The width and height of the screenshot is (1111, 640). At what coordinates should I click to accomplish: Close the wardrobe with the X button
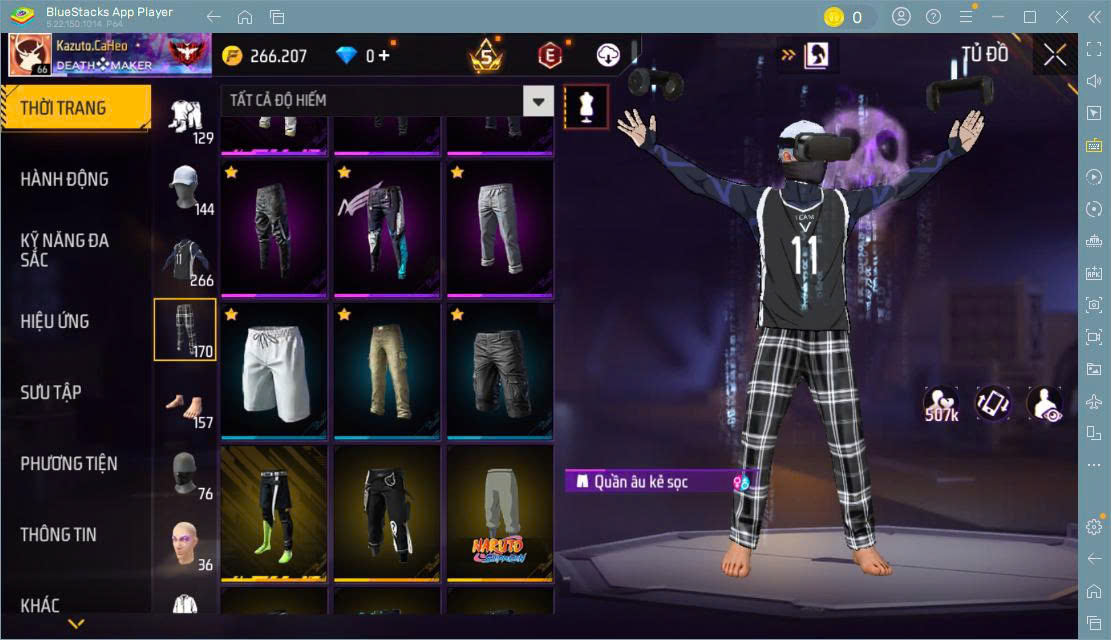click(x=1055, y=55)
